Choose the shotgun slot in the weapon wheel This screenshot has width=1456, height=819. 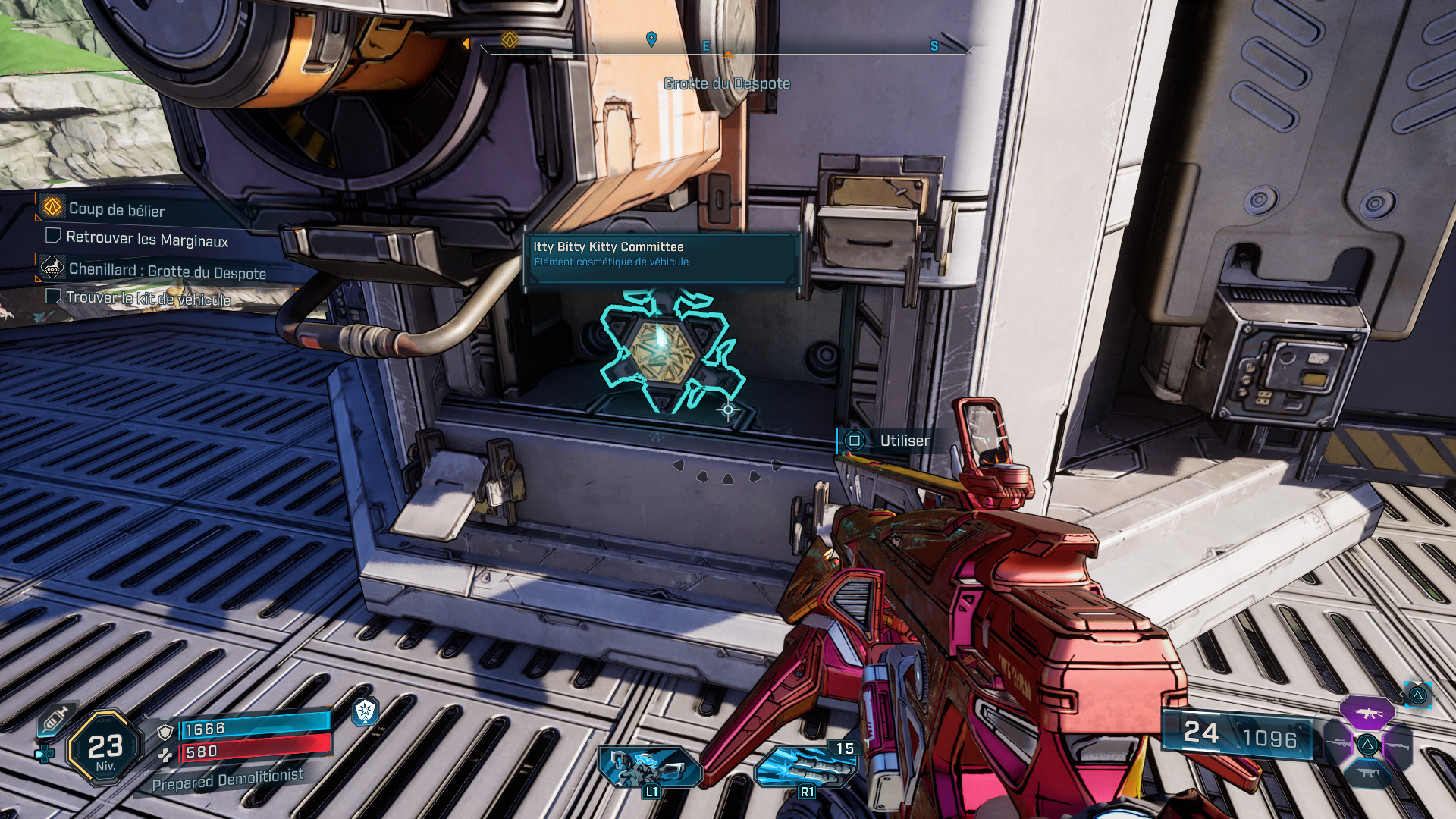pos(1397,745)
